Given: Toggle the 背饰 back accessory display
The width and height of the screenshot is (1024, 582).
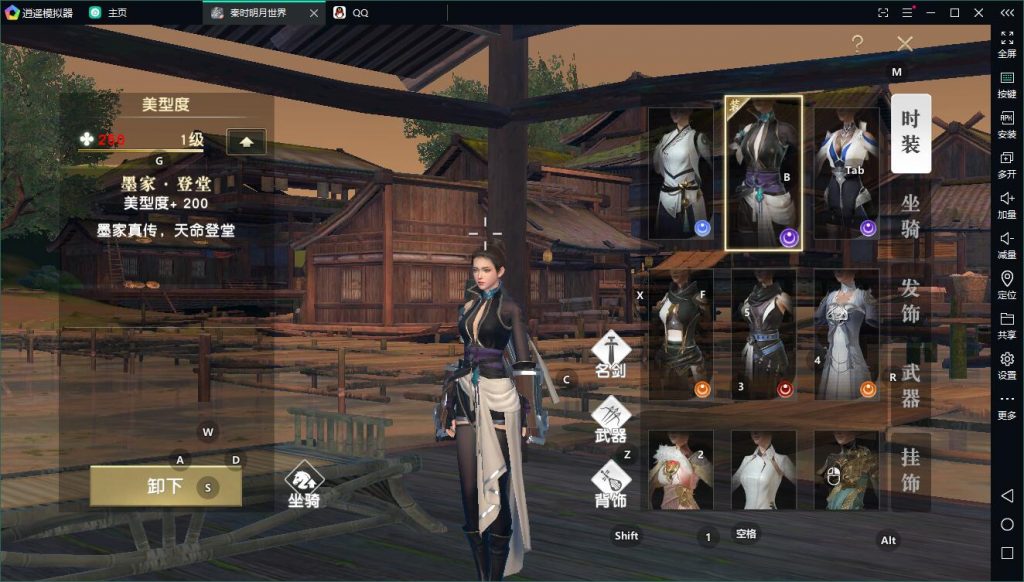Looking at the screenshot, I should click(x=610, y=482).
